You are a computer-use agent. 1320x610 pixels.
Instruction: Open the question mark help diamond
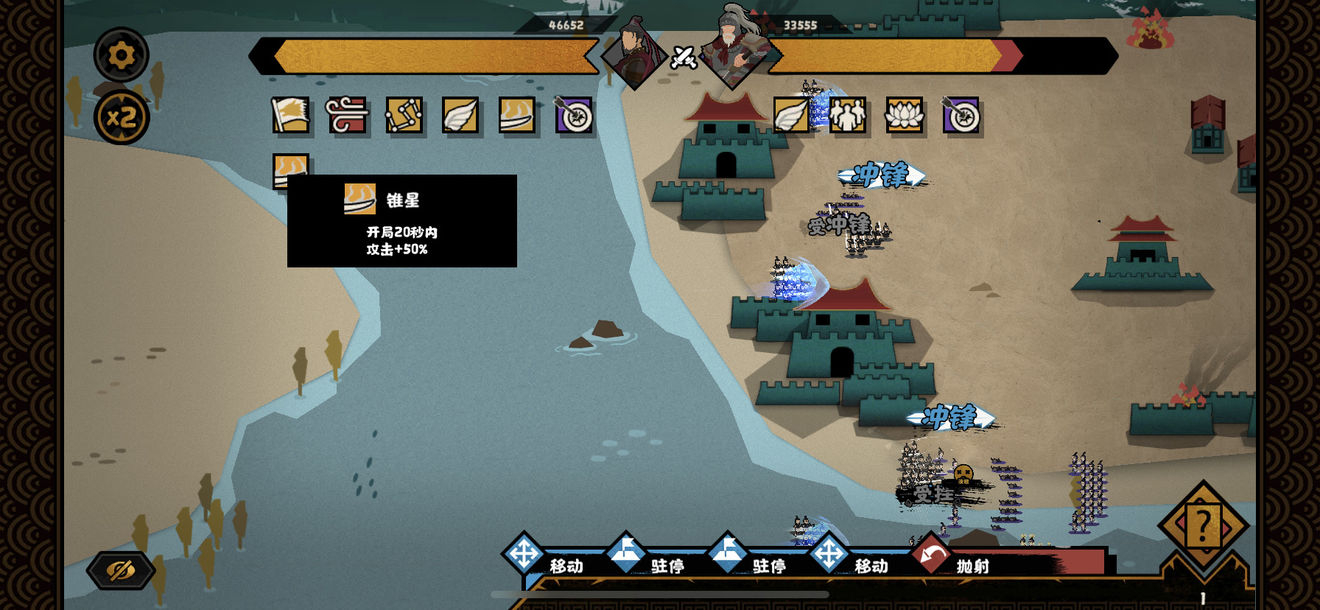click(x=1202, y=524)
